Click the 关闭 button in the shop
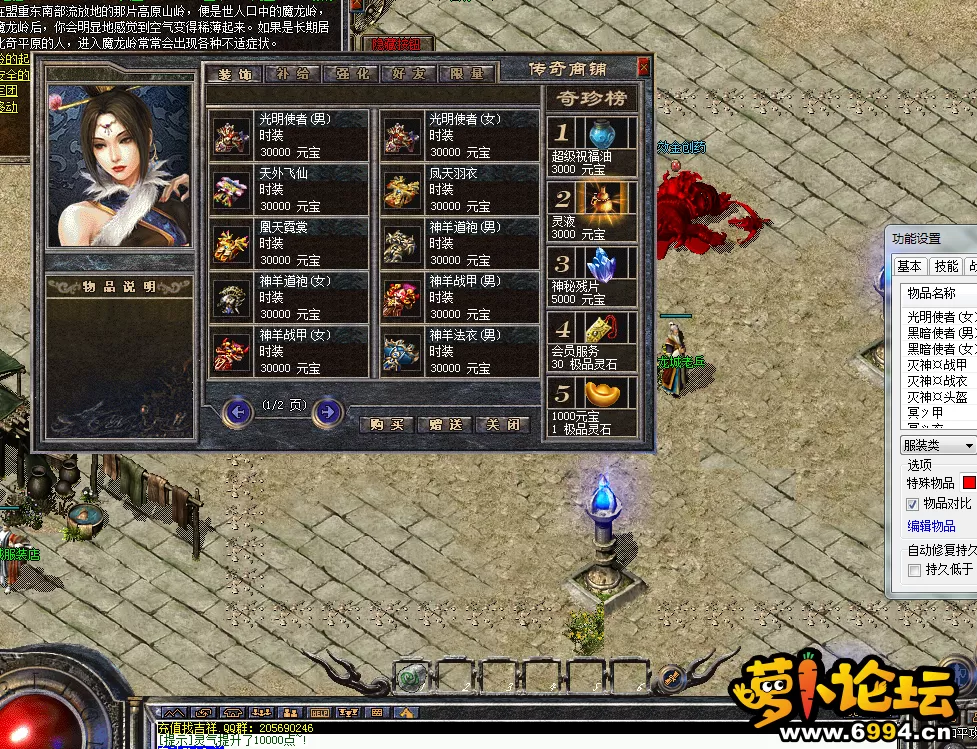This screenshot has width=977, height=749. click(502, 424)
